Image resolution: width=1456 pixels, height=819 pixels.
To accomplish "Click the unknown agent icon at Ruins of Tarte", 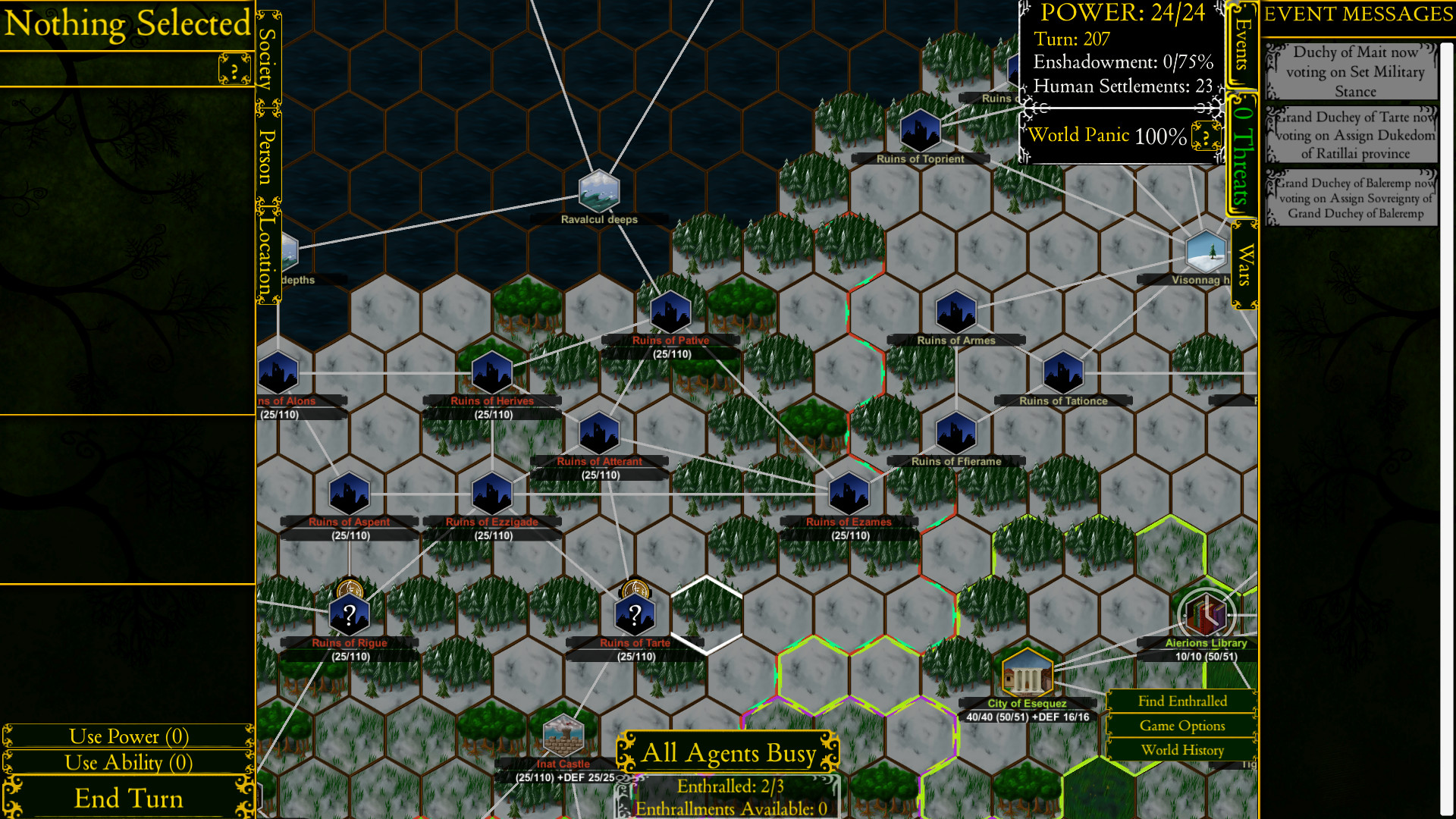I will click(x=635, y=614).
